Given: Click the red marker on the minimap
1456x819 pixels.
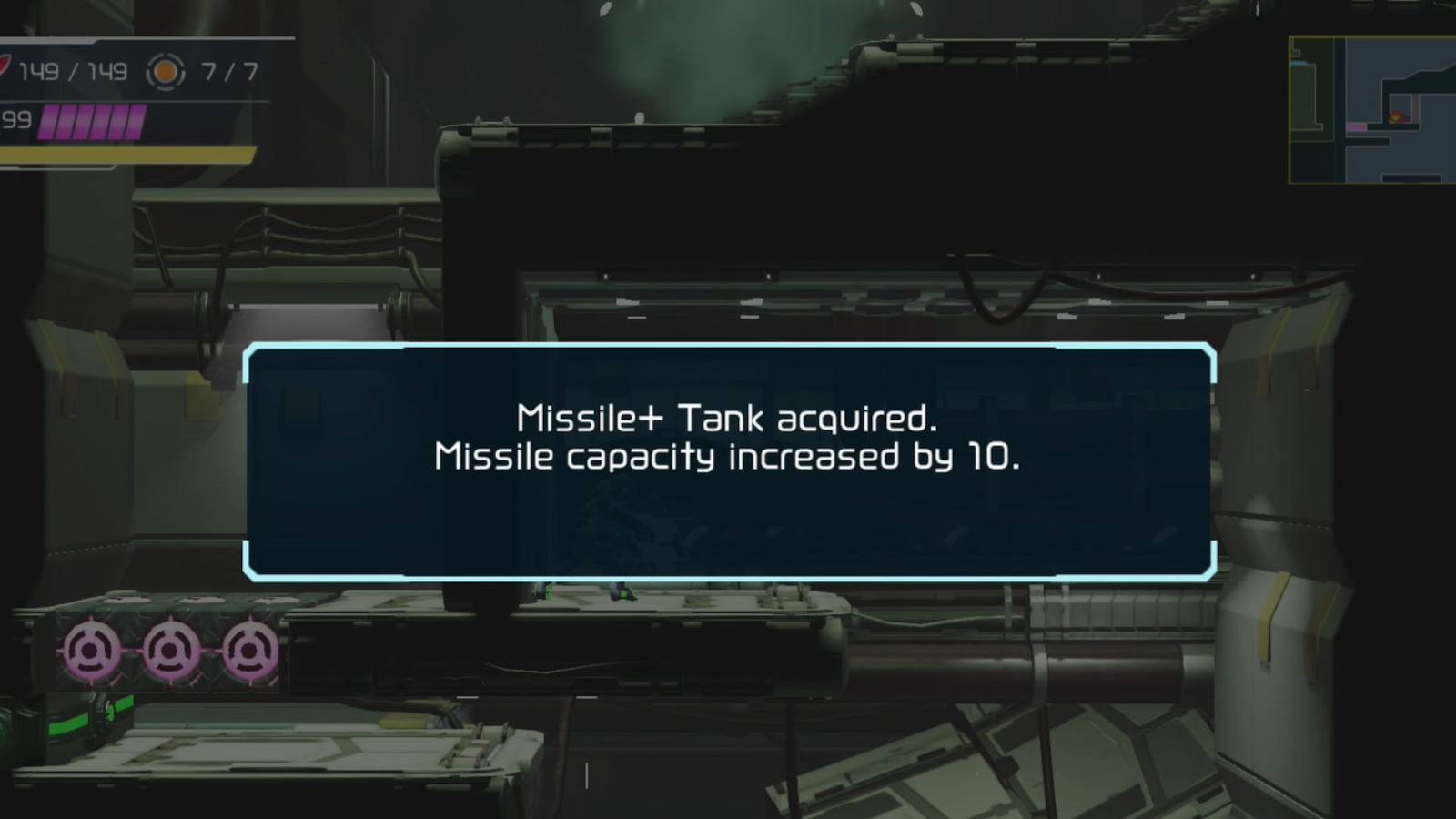Looking at the screenshot, I should point(1397,117).
